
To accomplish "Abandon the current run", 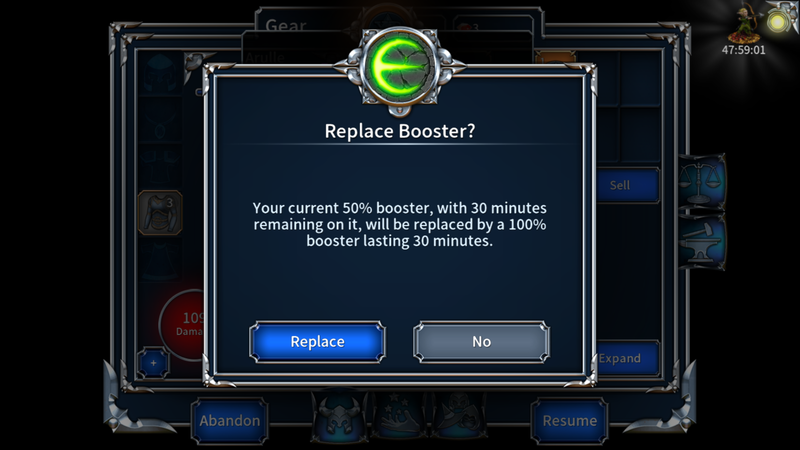I will (229, 420).
